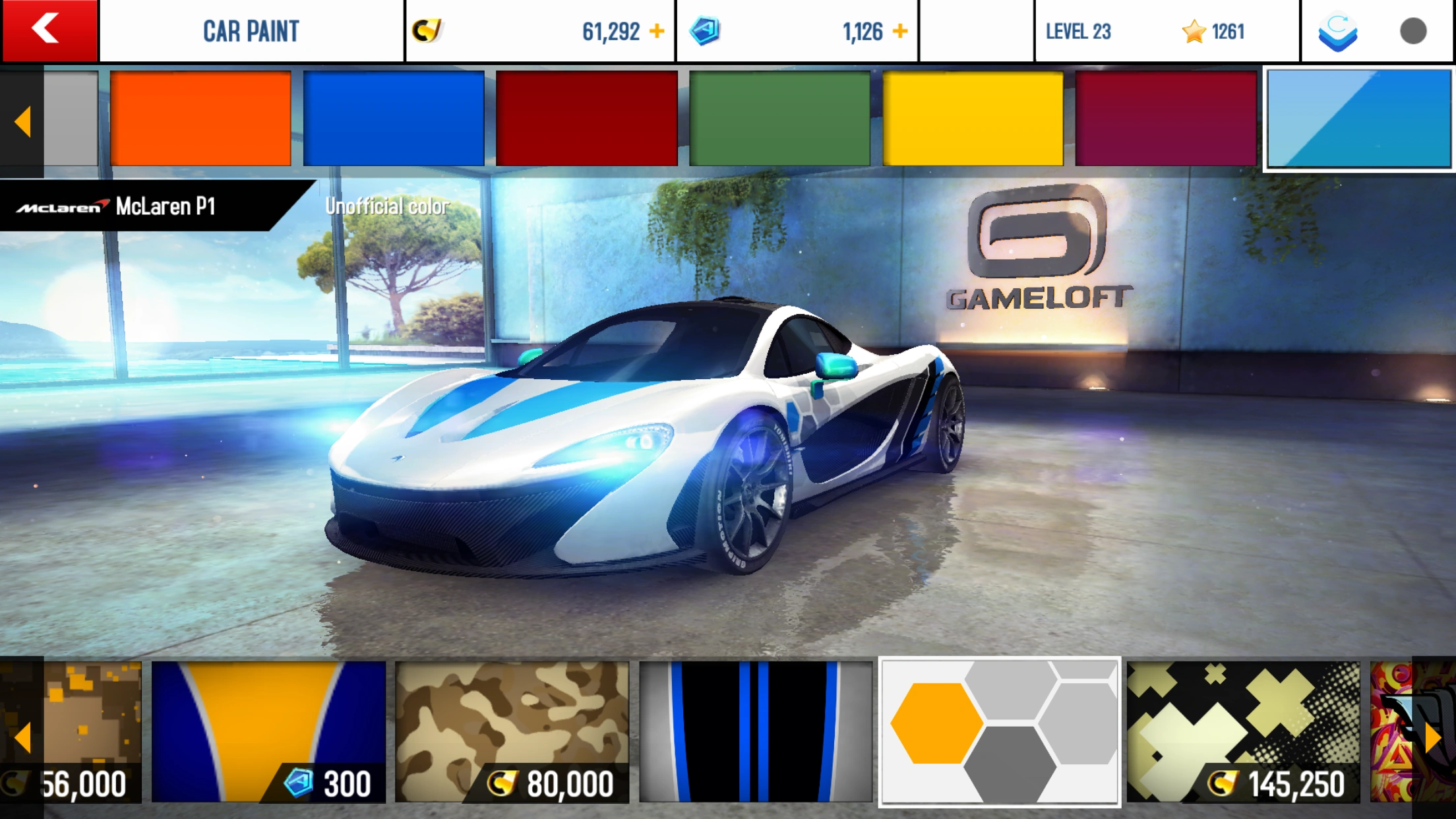Select the blue and yellow decal for 300 tokens
This screenshot has width=1456, height=819.
(268, 731)
